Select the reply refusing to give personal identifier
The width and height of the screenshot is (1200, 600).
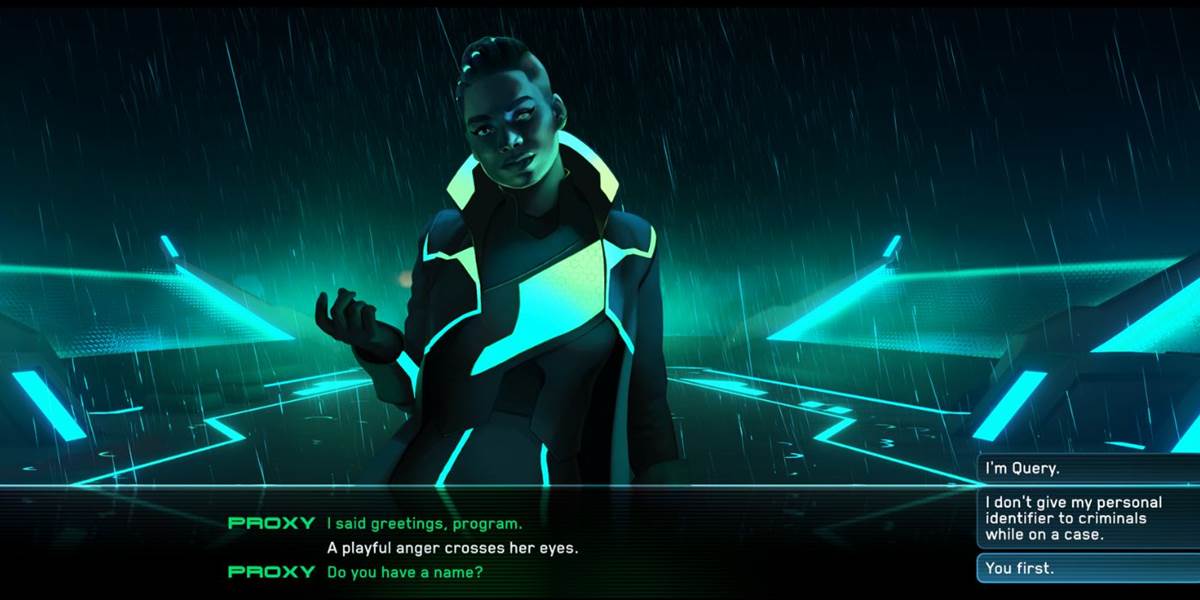coord(1086,518)
